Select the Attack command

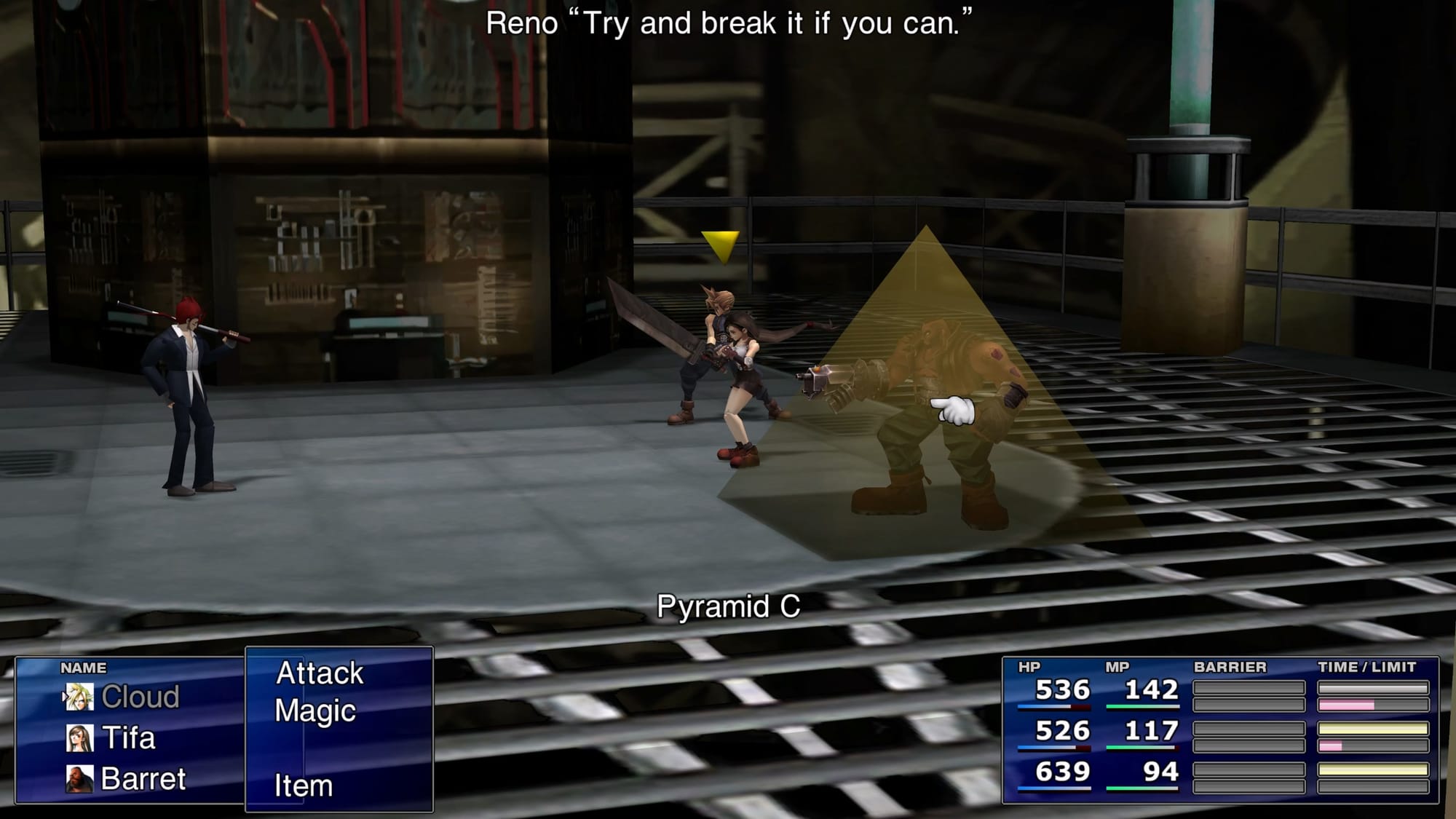[320, 673]
